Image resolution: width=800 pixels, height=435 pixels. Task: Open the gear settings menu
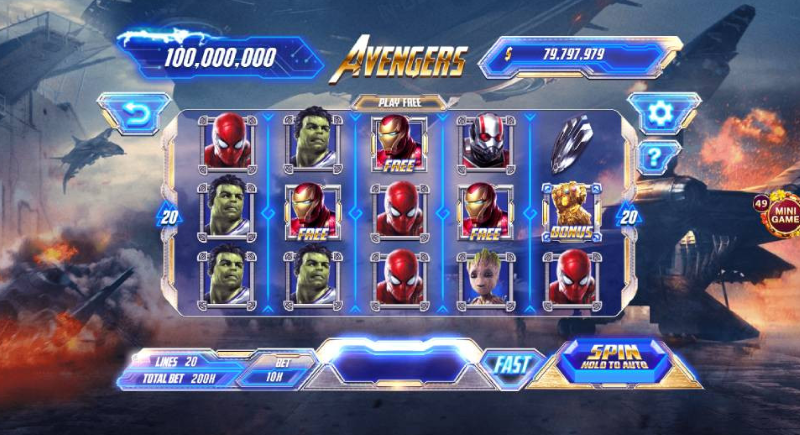tap(660, 113)
